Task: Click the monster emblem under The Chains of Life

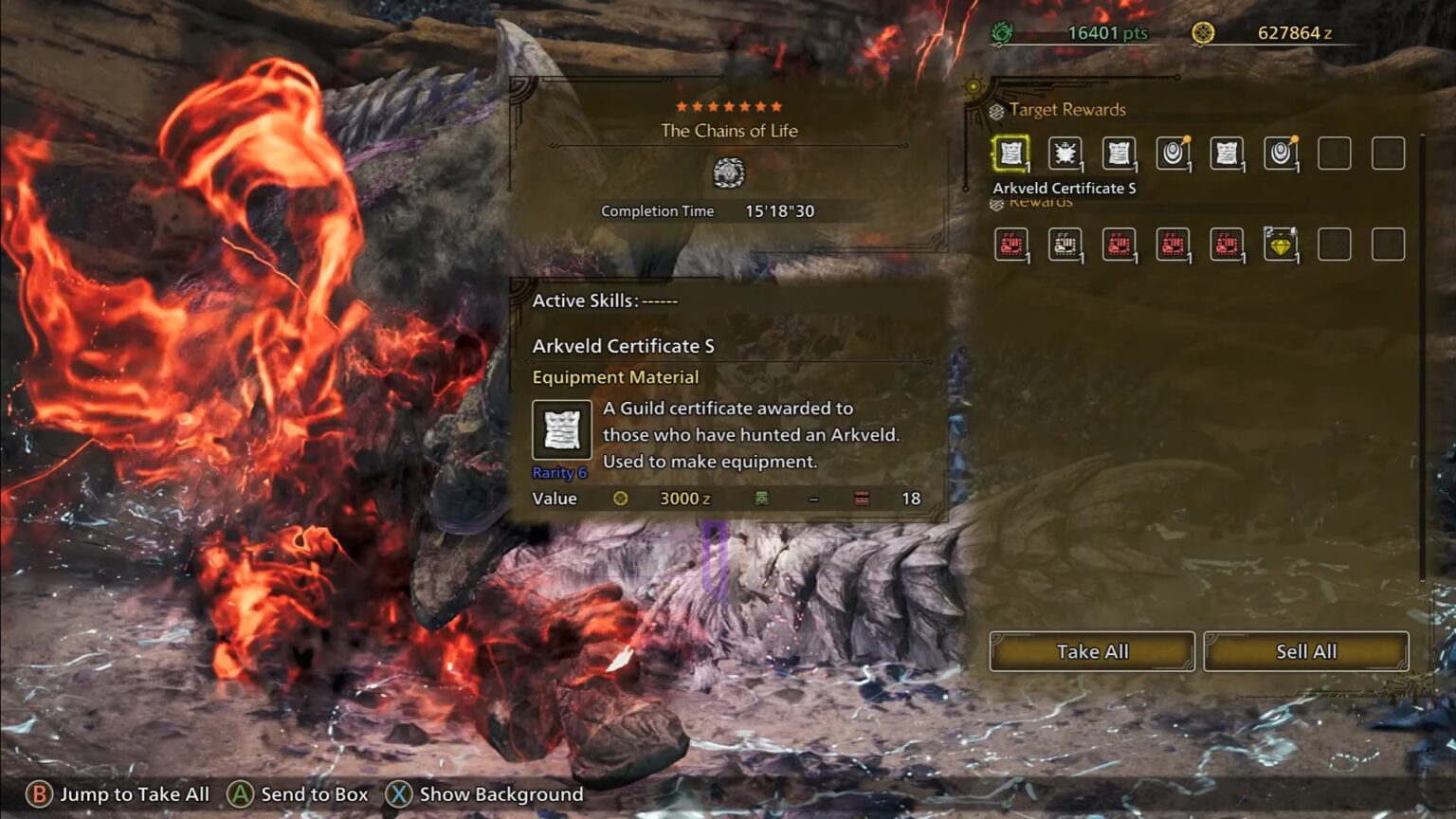Action: [728, 173]
